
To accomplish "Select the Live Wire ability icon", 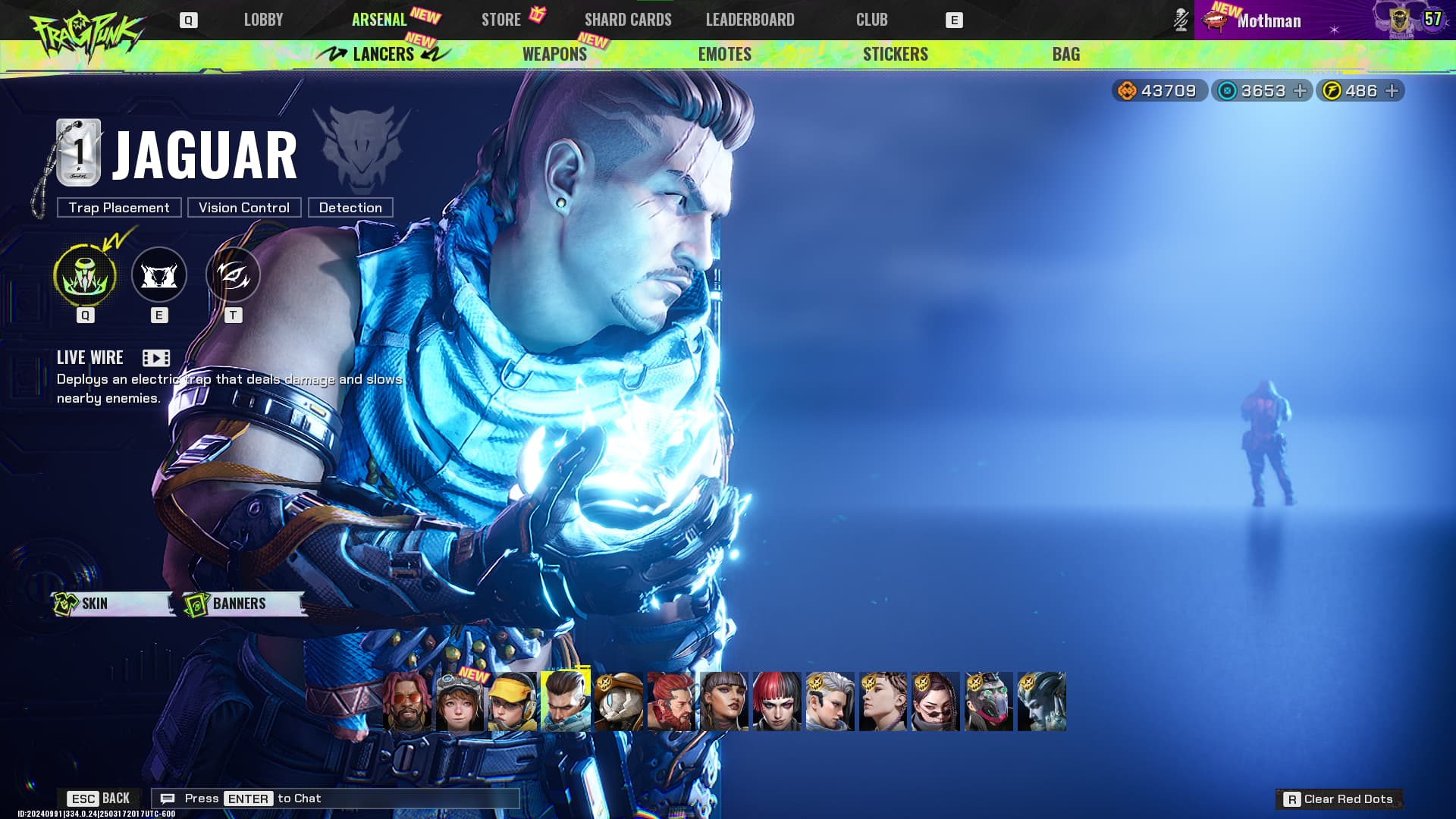I will tap(85, 275).
